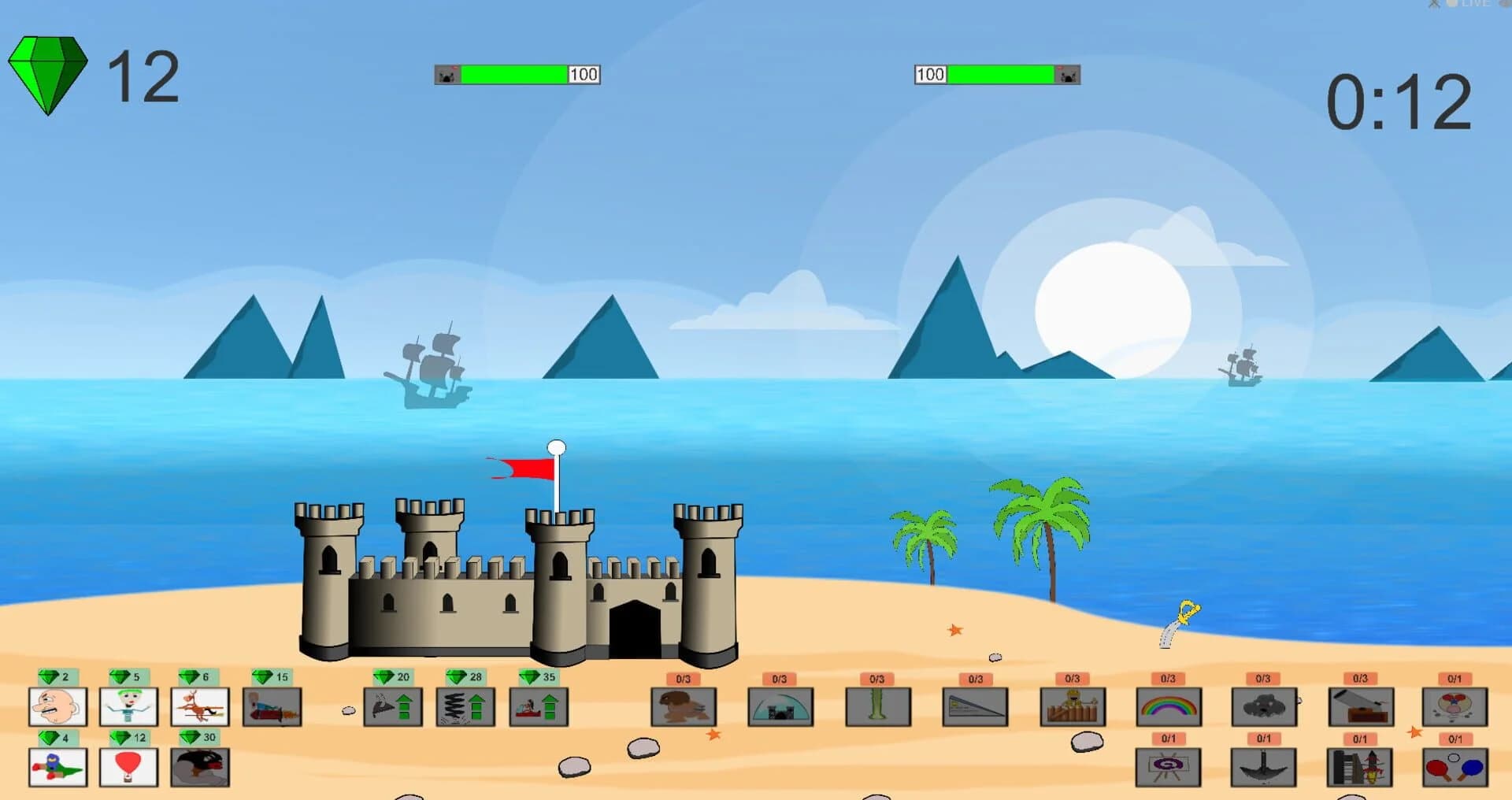Activate the walrus ability

click(684, 706)
